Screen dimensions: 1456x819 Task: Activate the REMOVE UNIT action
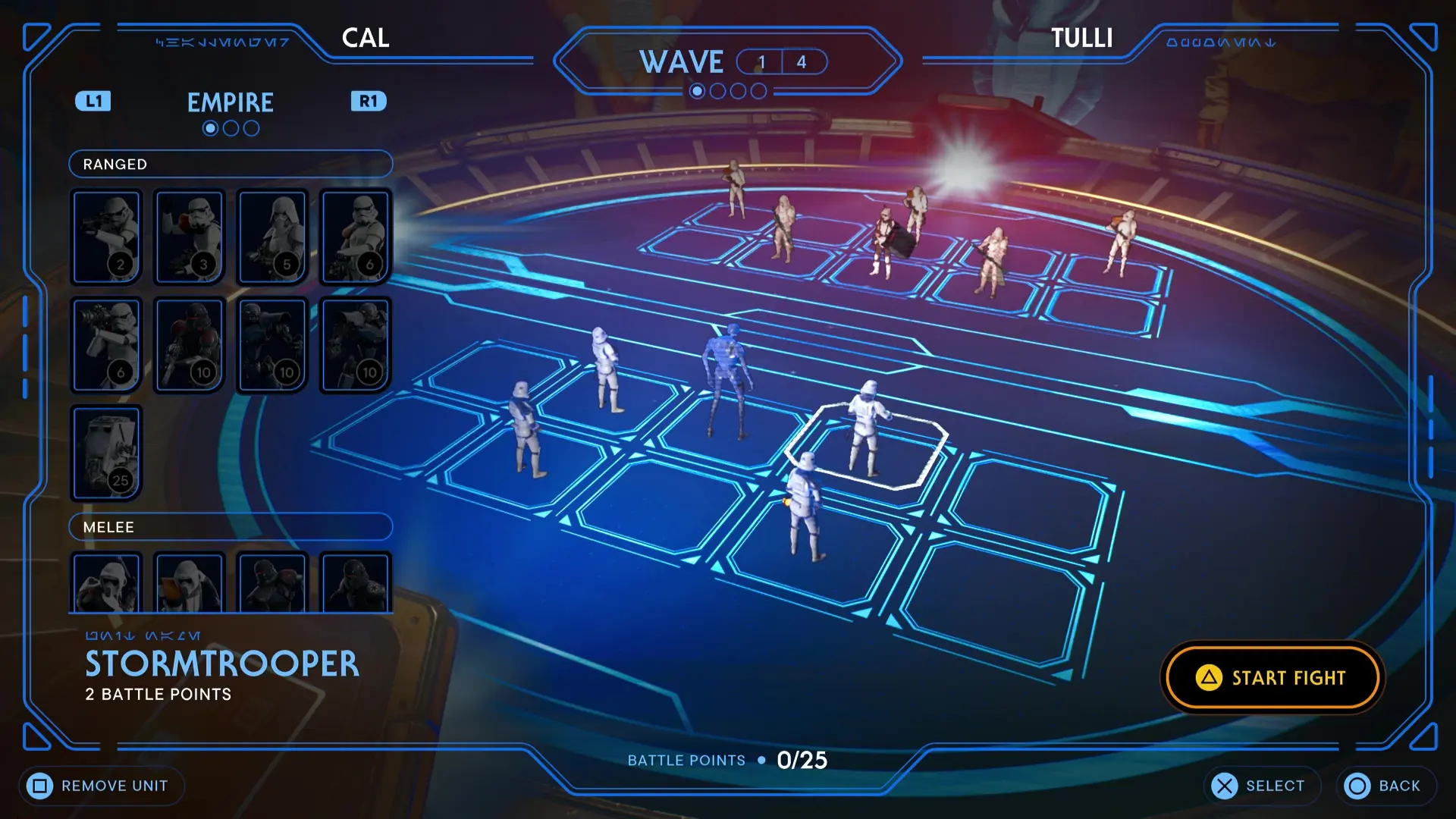101,786
